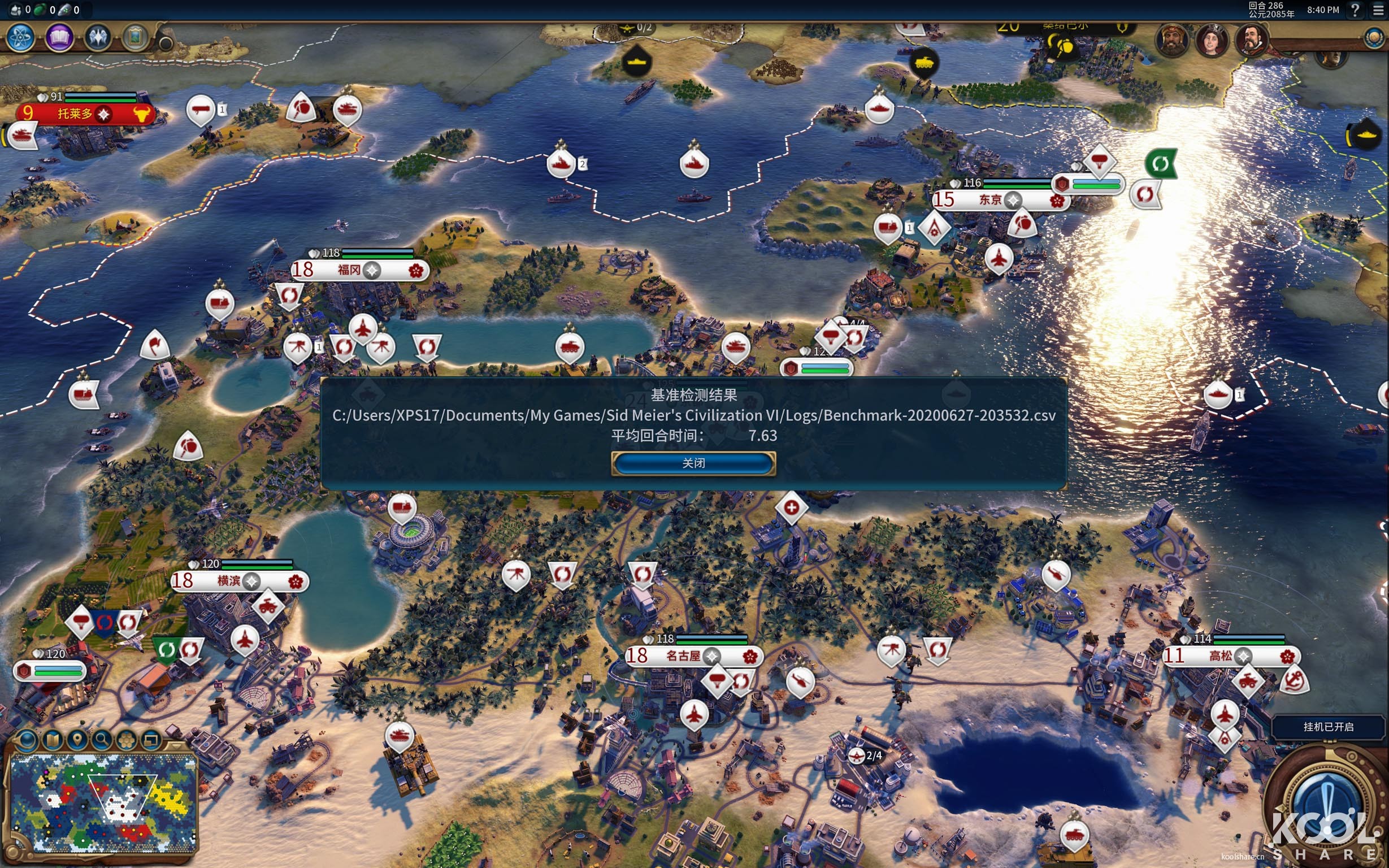Open the map search magnifier
Viewport: 1389px width, 868px height.
102,740
